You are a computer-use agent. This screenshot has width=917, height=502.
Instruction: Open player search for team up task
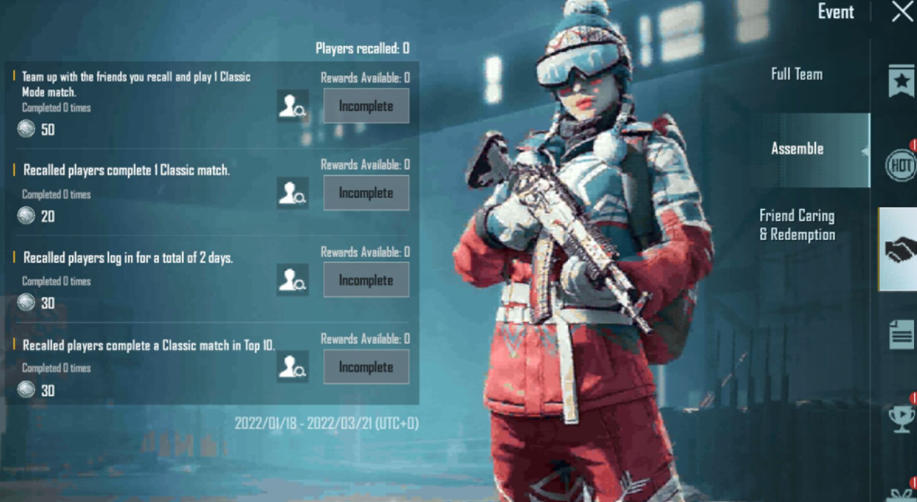click(x=293, y=106)
